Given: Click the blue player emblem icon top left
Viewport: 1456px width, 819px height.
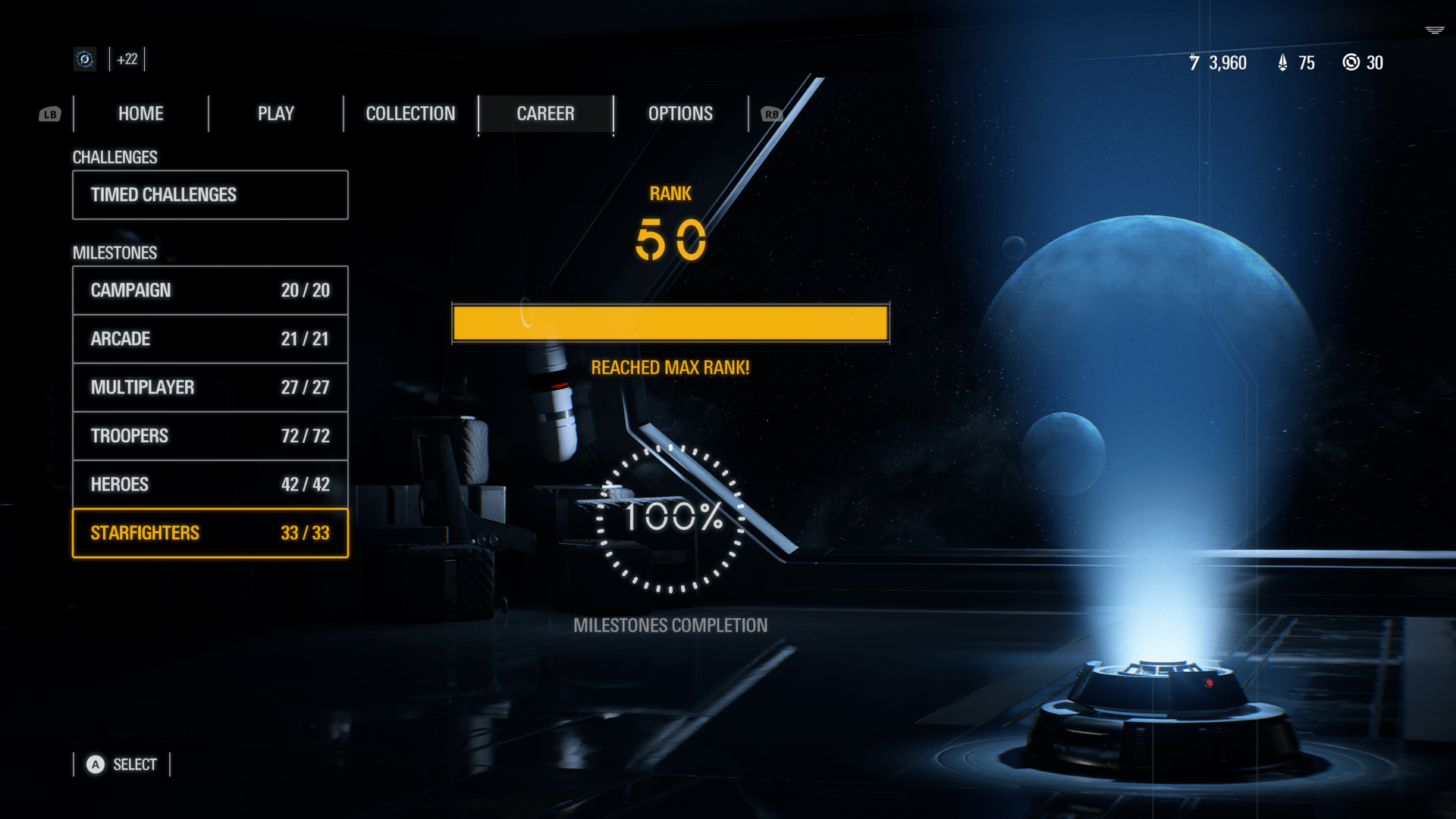Looking at the screenshot, I should click(84, 59).
